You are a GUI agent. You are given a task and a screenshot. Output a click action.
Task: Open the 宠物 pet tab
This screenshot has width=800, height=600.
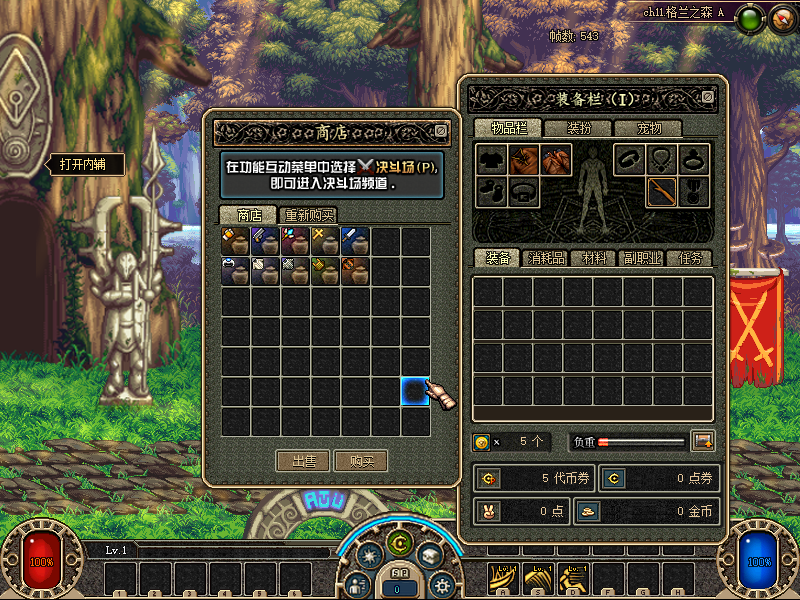[650, 128]
